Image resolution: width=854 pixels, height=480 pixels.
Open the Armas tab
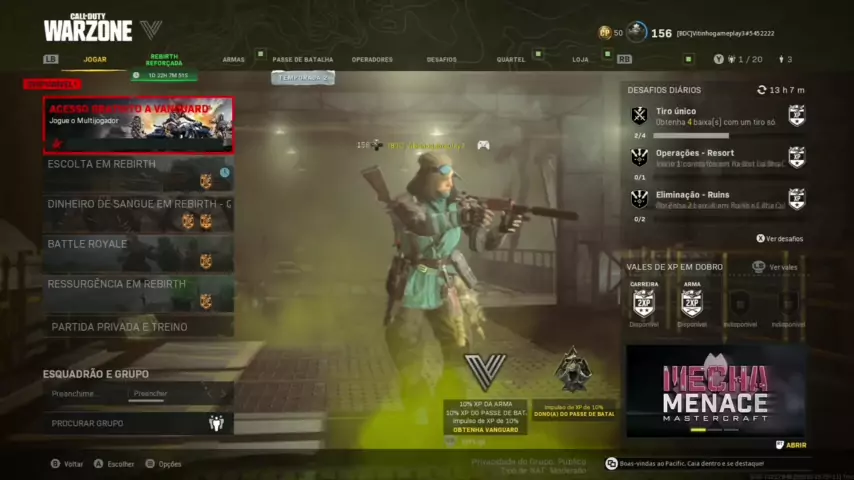click(233, 59)
